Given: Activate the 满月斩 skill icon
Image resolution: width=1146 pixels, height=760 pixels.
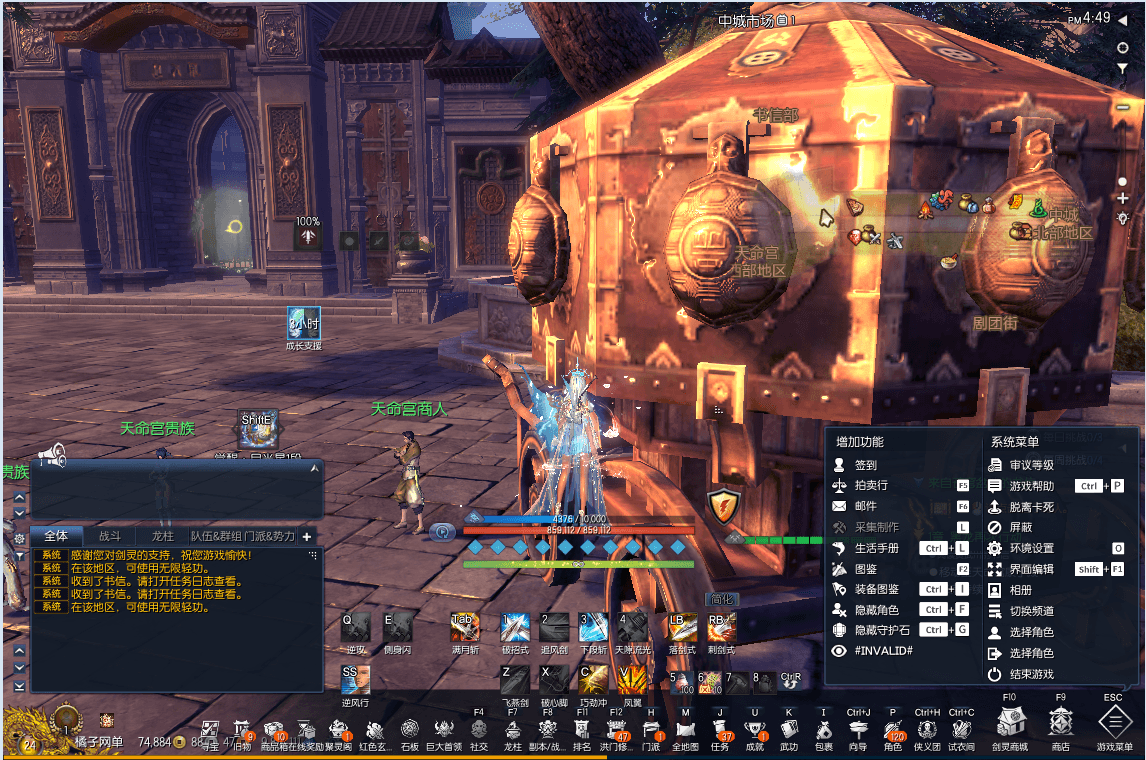Looking at the screenshot, I should (x=465, y=627).
